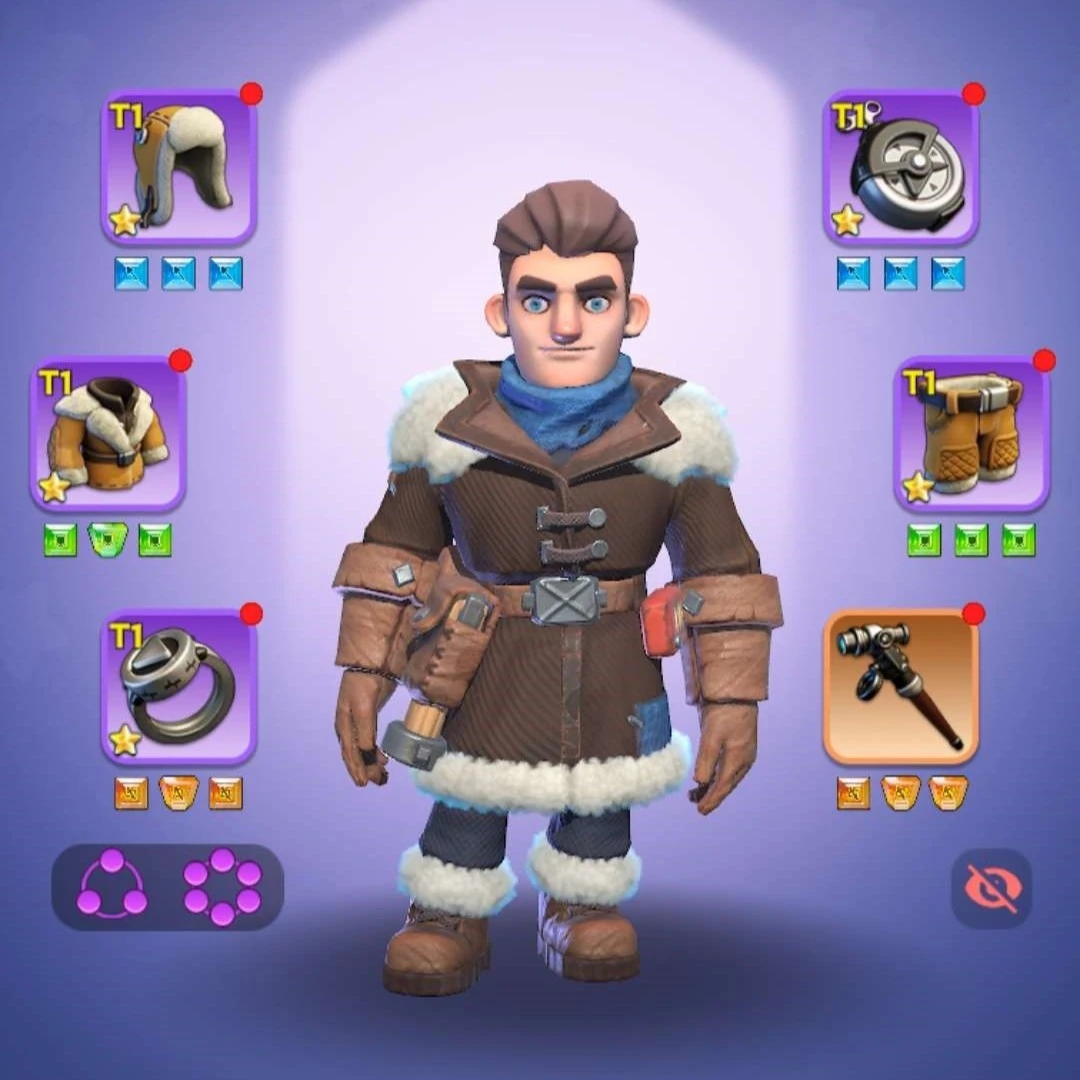Select the fur hat equipment slot
This screenshot has height=1080, width=1080.
tap(179, 168)
